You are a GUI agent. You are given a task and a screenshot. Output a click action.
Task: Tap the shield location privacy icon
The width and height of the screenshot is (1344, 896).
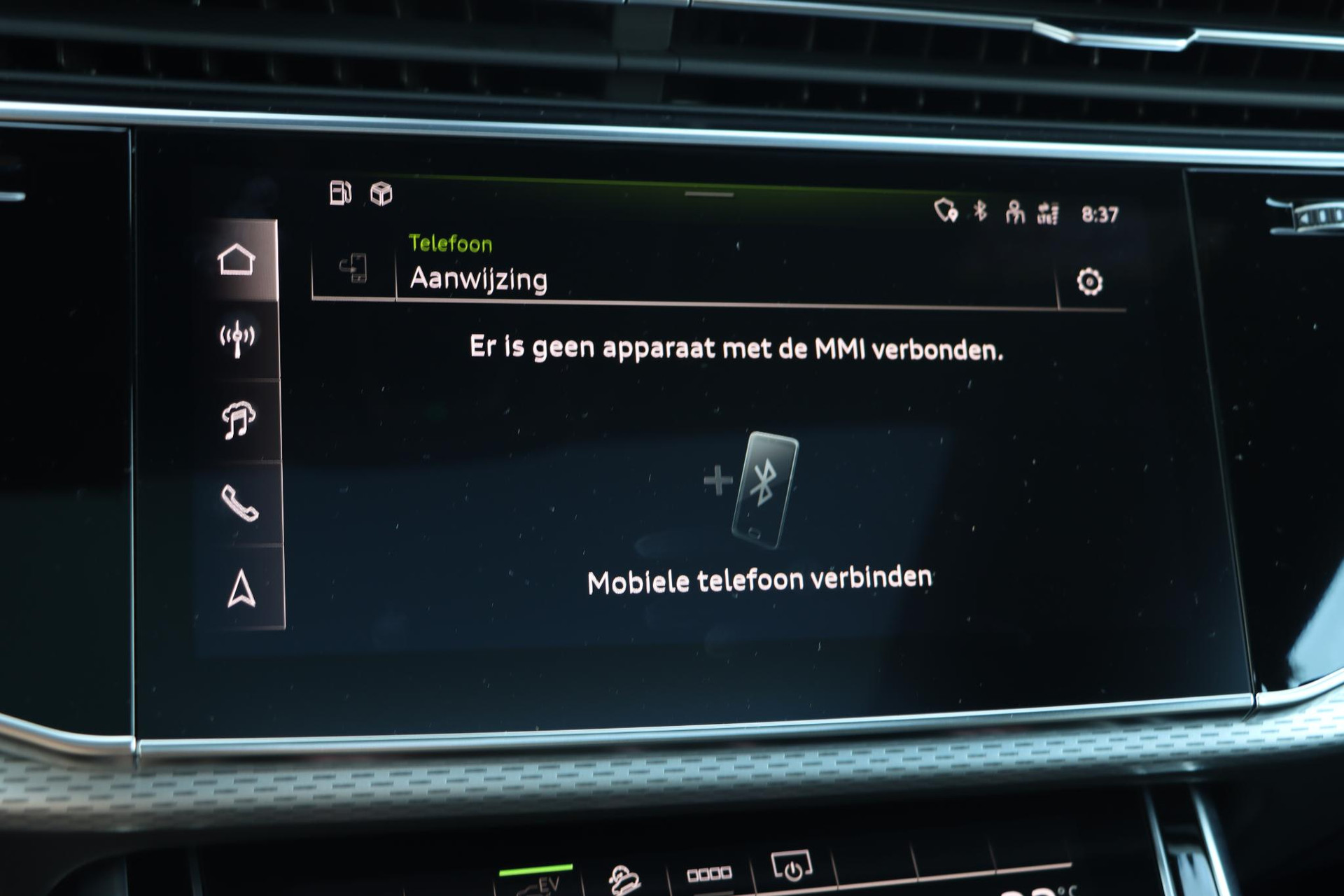coord(946,209)
